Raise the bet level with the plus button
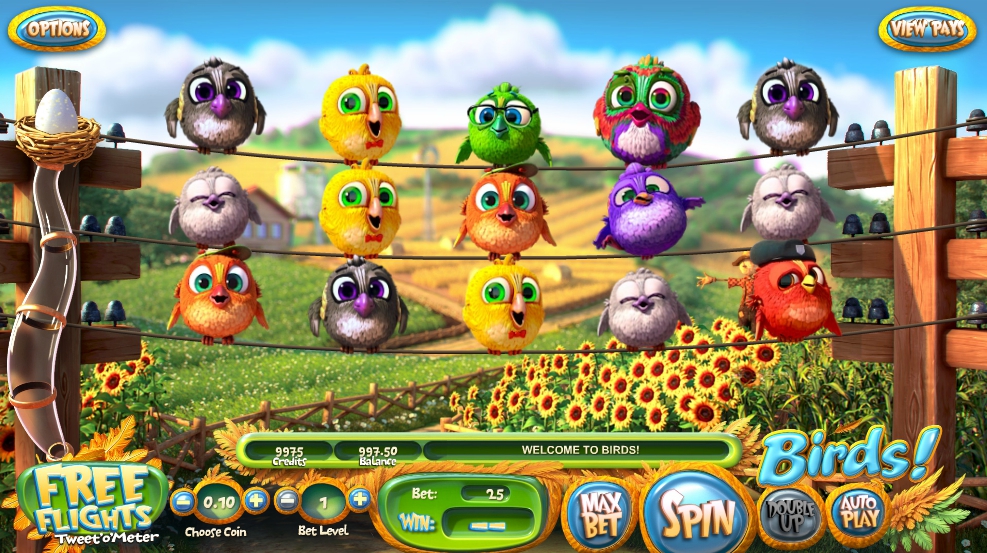Image resolution: width=987 pixels, height=553 pixels. click(360, 500)
